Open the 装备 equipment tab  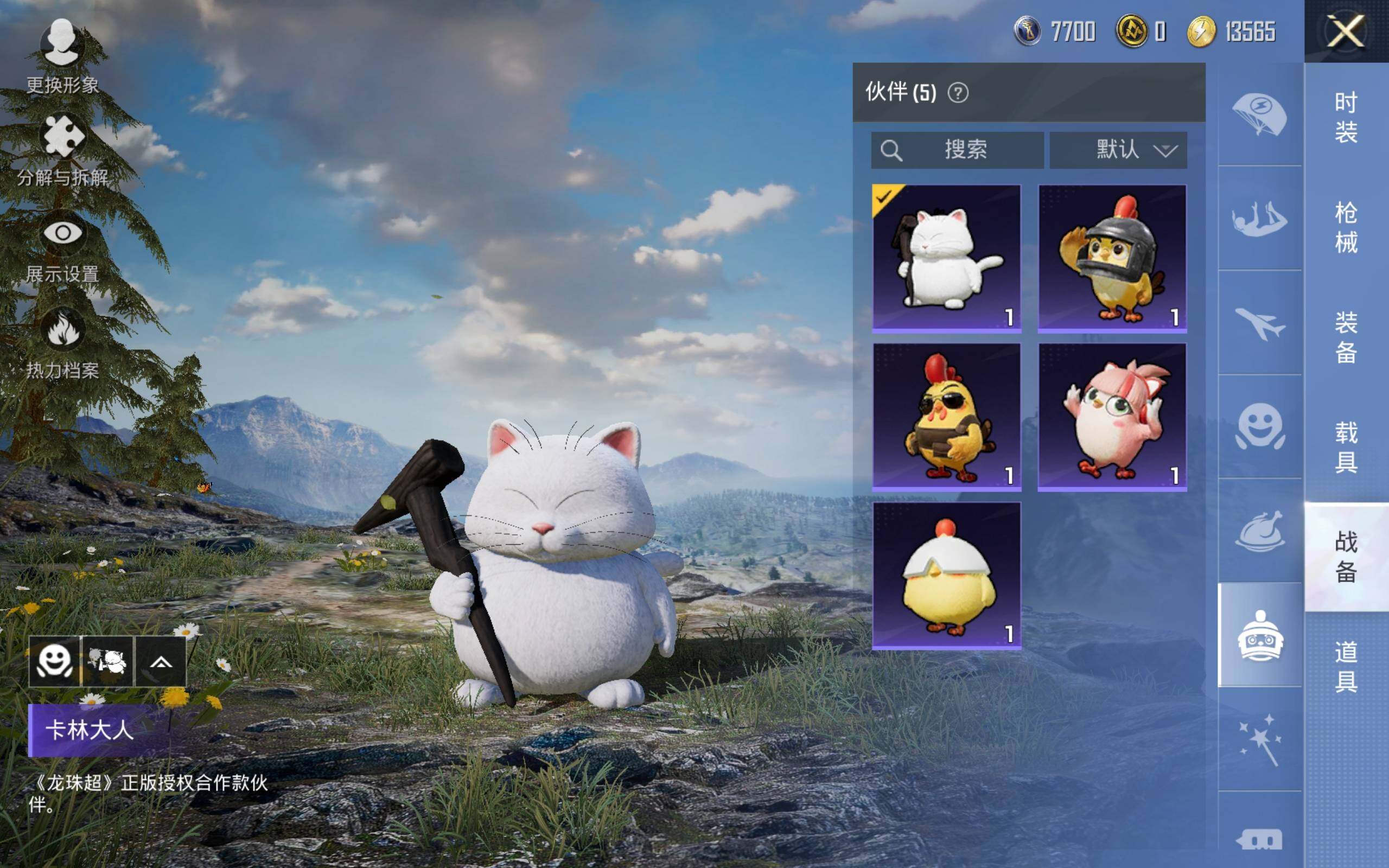[x=1346, y=337]
